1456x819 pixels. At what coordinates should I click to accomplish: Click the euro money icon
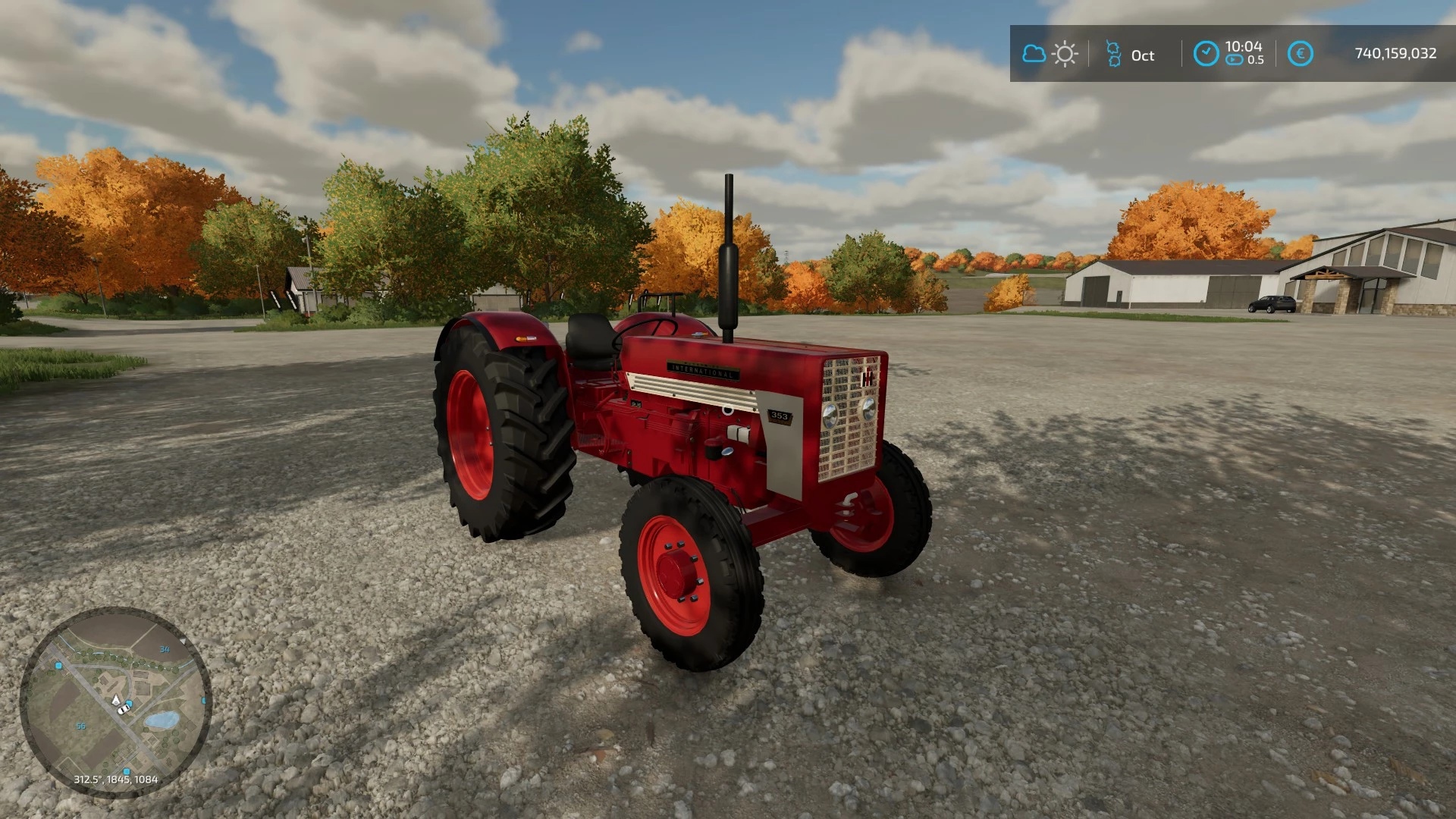point(1300,54)
